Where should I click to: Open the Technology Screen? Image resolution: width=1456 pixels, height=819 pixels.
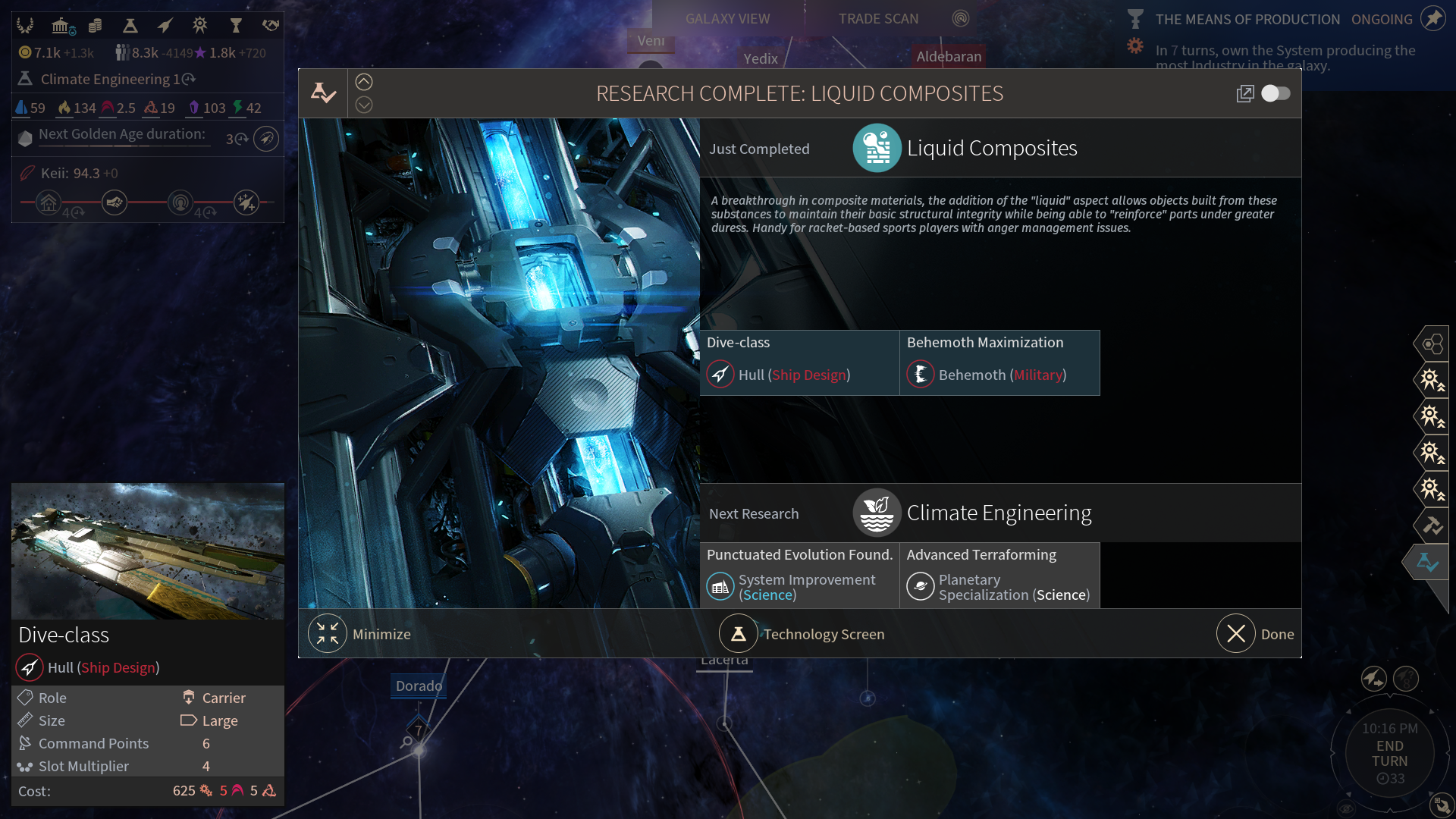[739, 634]
